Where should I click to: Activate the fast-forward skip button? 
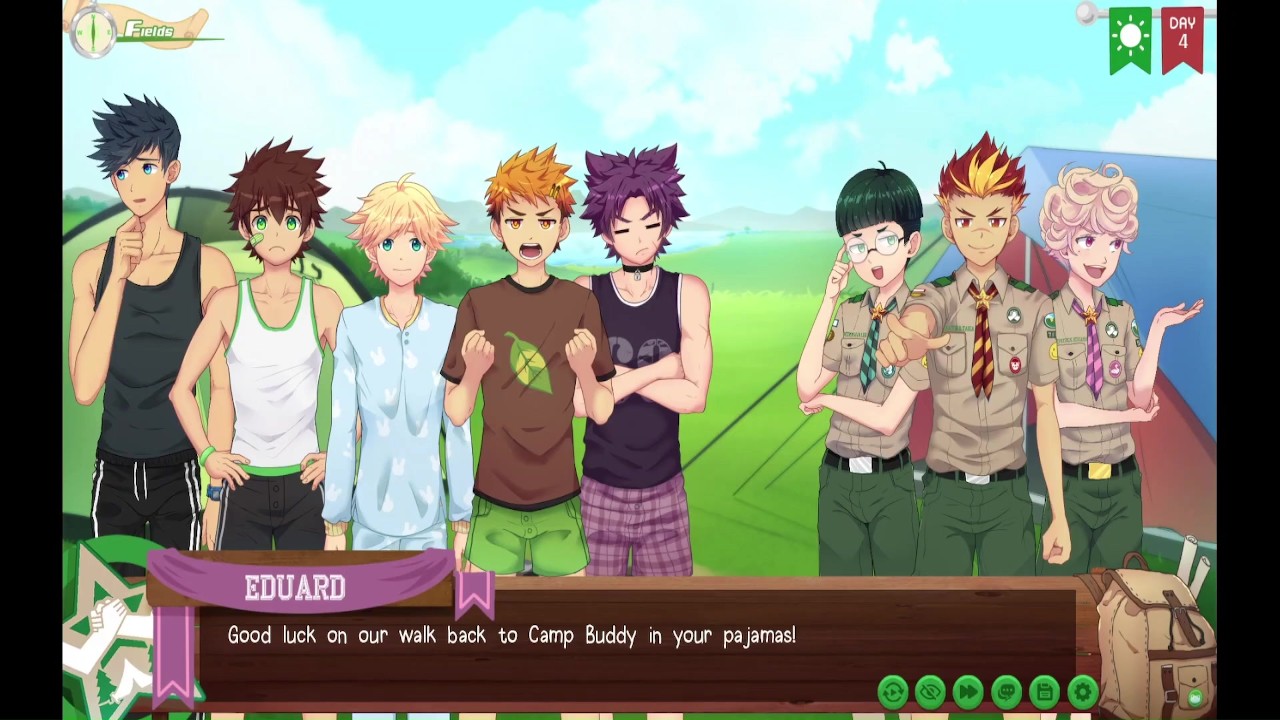pyautogui.click(x=968, y=691)
